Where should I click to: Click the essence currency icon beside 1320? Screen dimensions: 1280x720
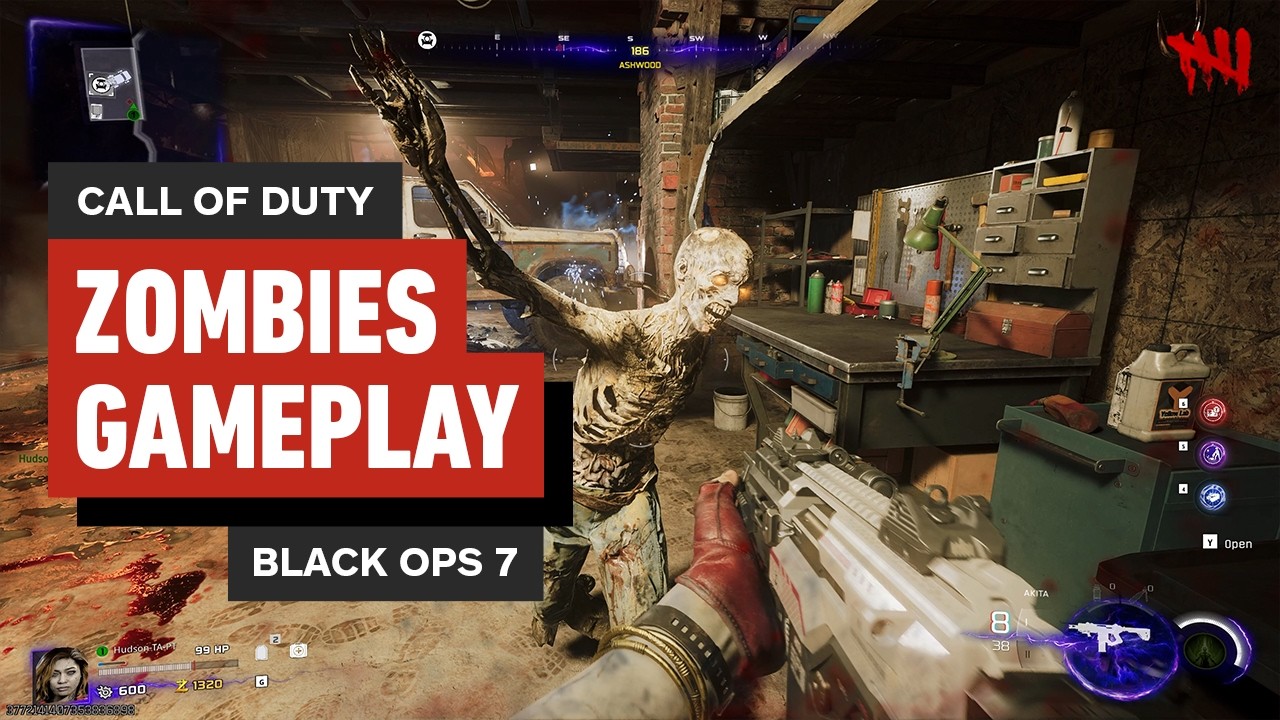(x=182, y=684)
